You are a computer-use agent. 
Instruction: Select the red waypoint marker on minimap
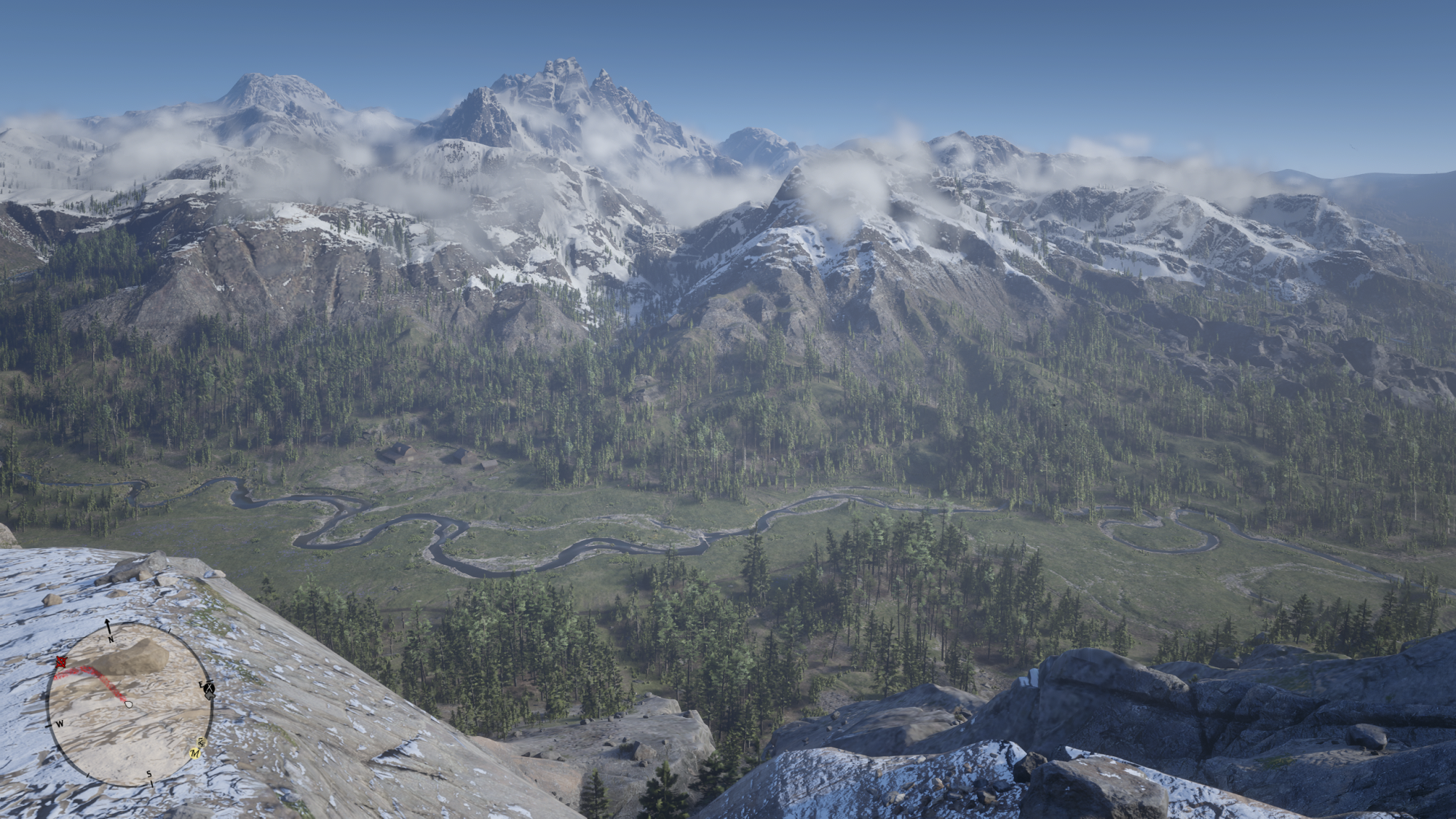(61, 662)
